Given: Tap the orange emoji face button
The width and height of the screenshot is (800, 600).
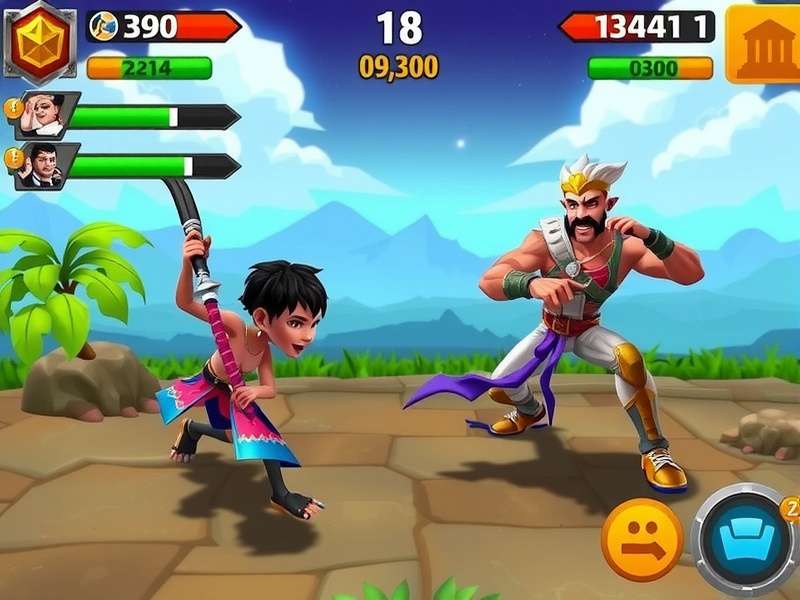Looking at the screenshot, I should pyautogui.click(x=641, y=540).
